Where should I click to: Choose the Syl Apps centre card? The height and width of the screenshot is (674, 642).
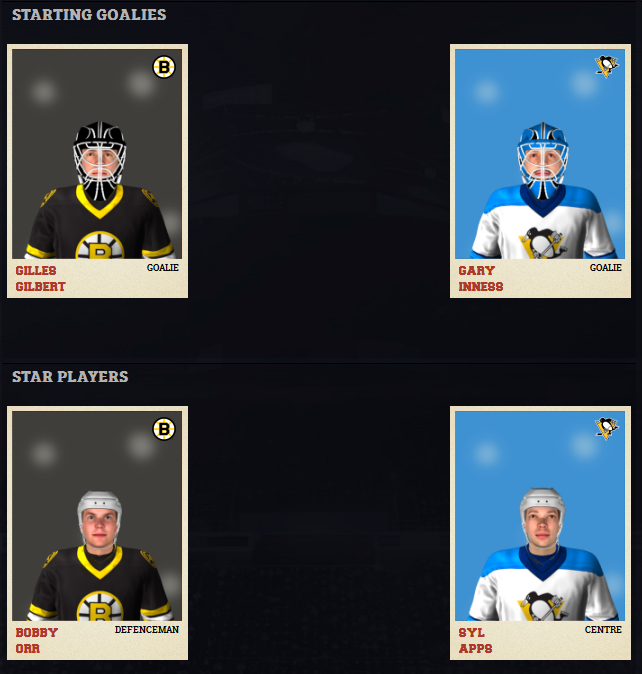540,533
